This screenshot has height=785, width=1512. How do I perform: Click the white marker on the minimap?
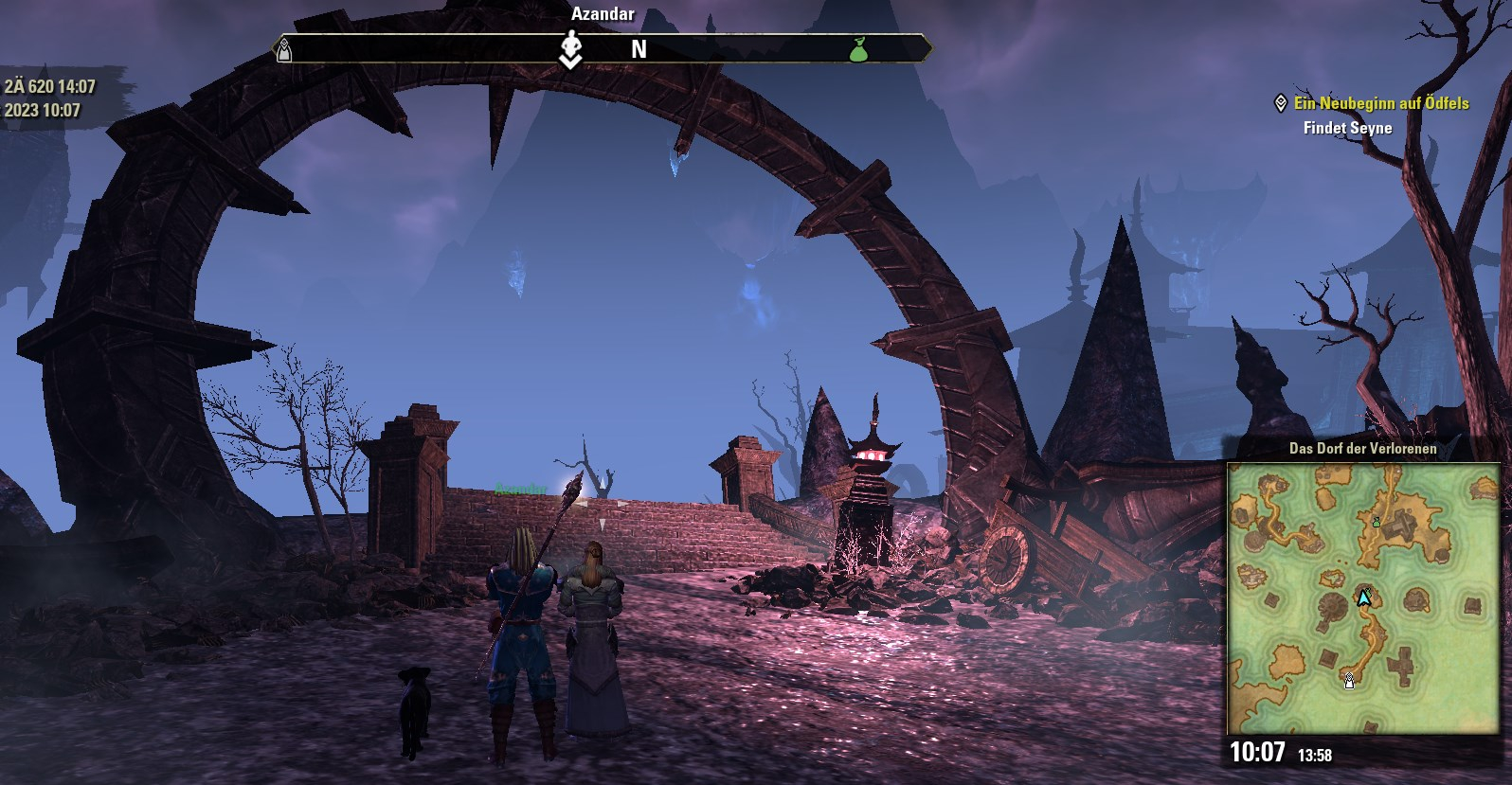[x=1349, y=679]
